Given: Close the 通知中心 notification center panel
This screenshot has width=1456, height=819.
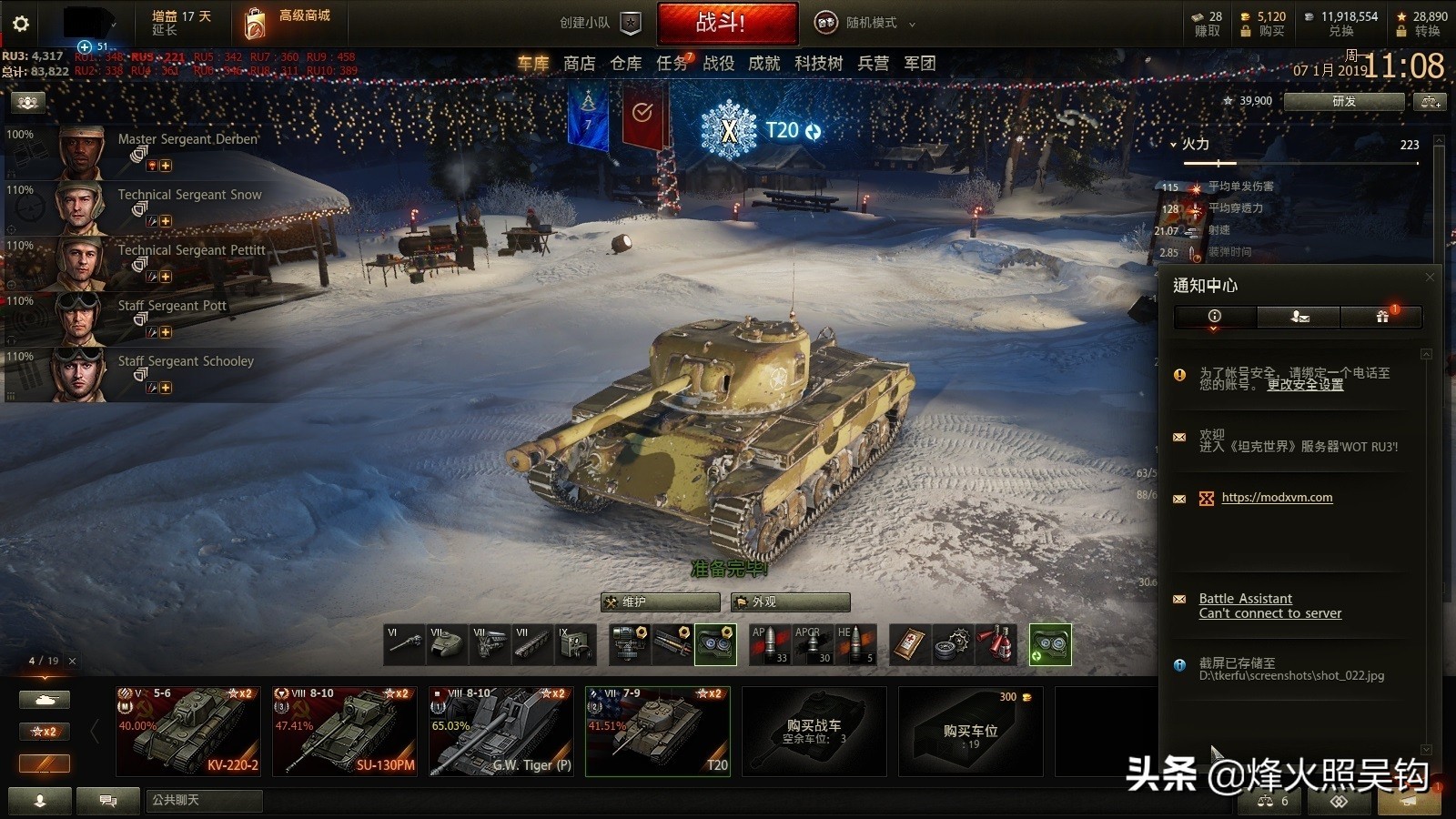Looking at the screenshot, I should [1429, 278].
